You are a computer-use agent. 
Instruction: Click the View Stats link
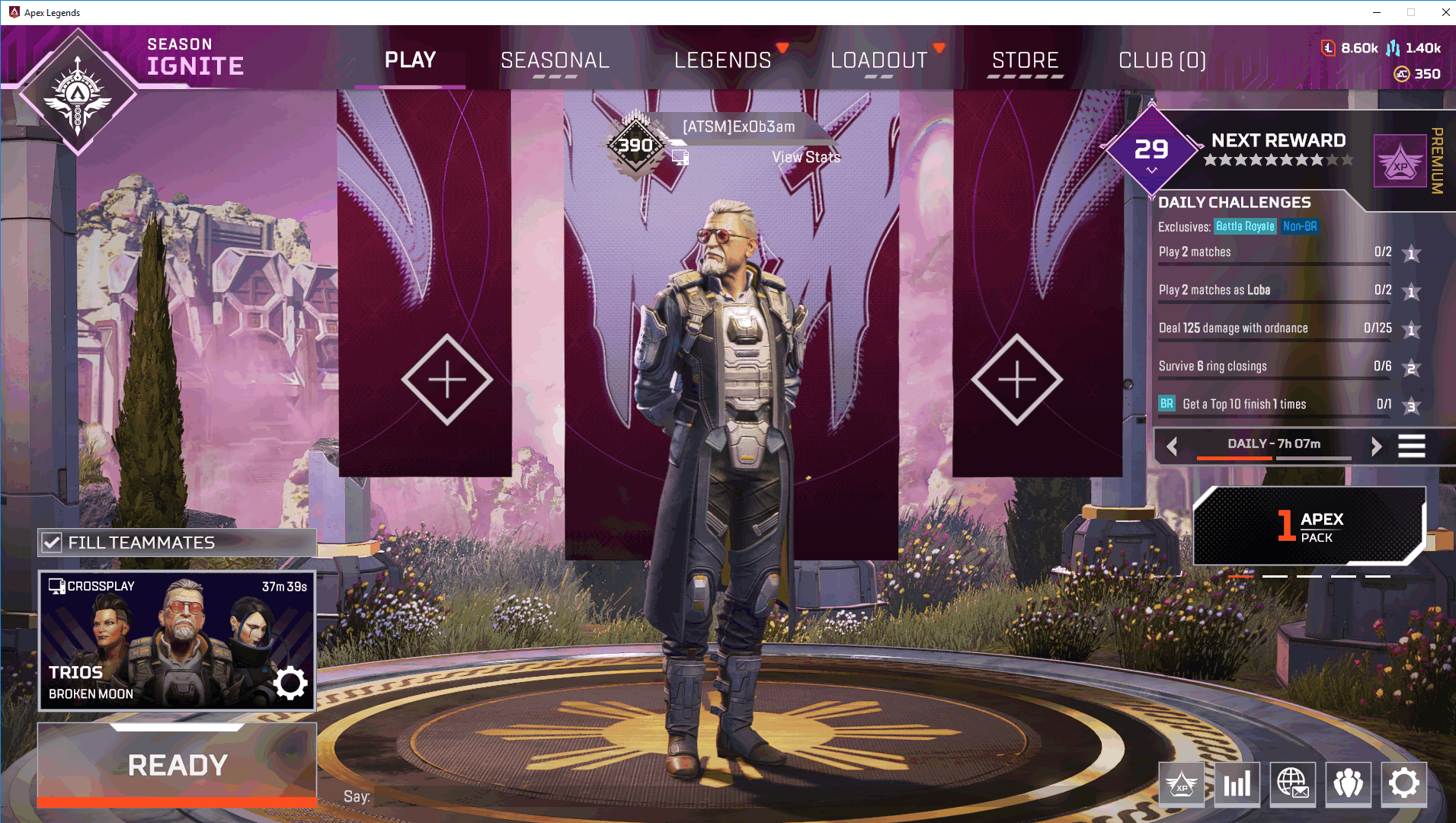click(806, 157)
